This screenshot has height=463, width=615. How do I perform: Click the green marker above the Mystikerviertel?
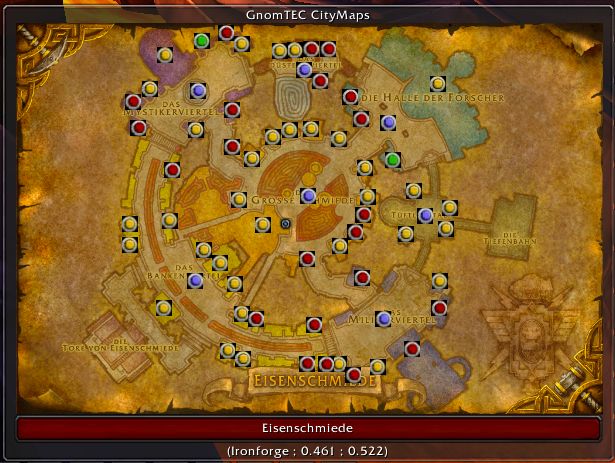(x=202, y=41)
